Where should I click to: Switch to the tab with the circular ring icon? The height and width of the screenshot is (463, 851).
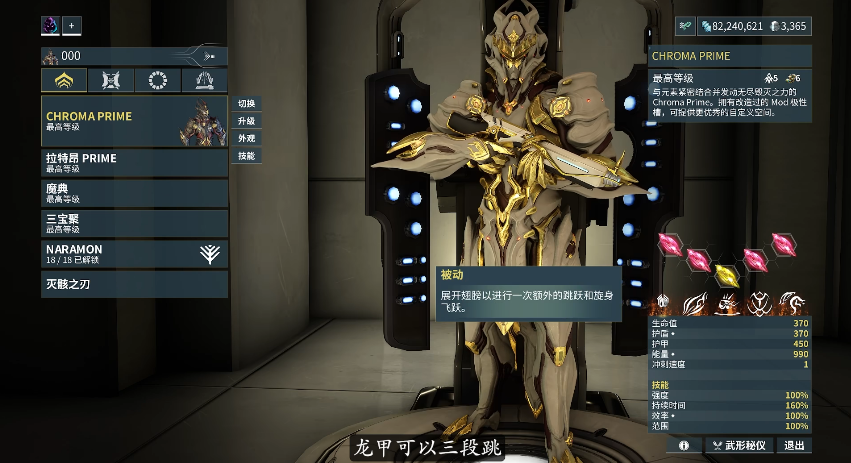[157, 81]
